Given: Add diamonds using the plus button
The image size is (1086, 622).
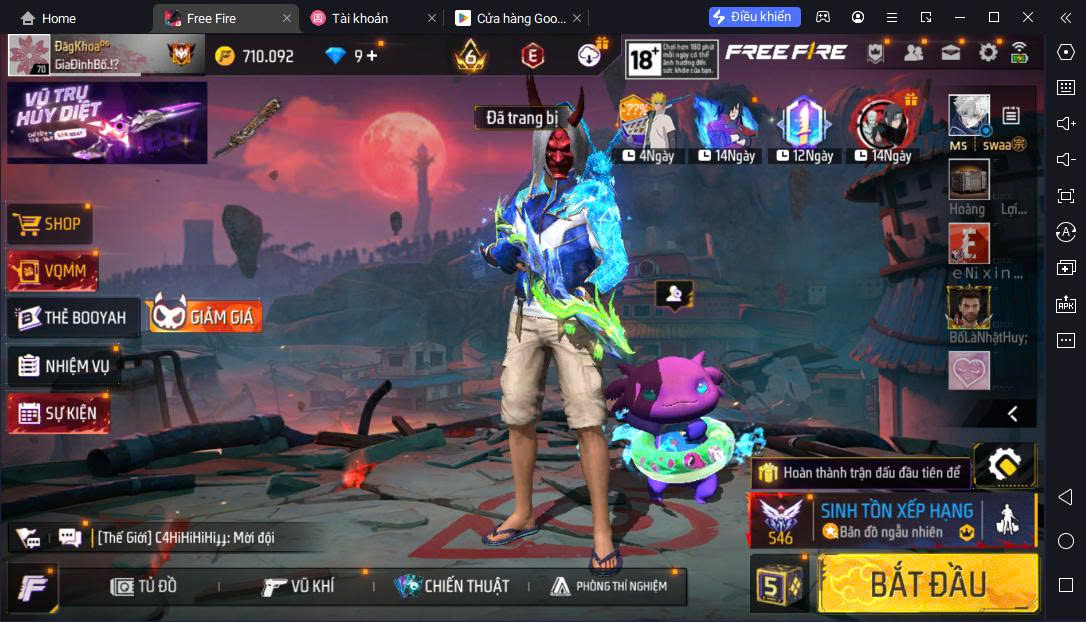Looking at the screenshot, I should pos(372,56).
